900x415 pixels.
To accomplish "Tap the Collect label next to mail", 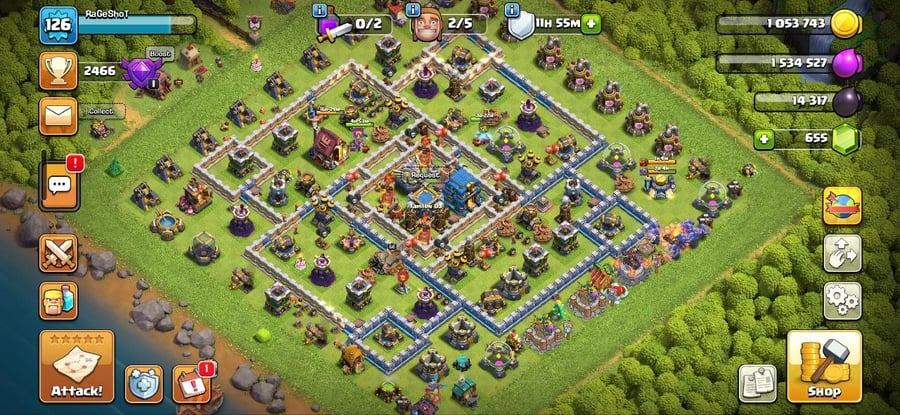I will point(98,110).
